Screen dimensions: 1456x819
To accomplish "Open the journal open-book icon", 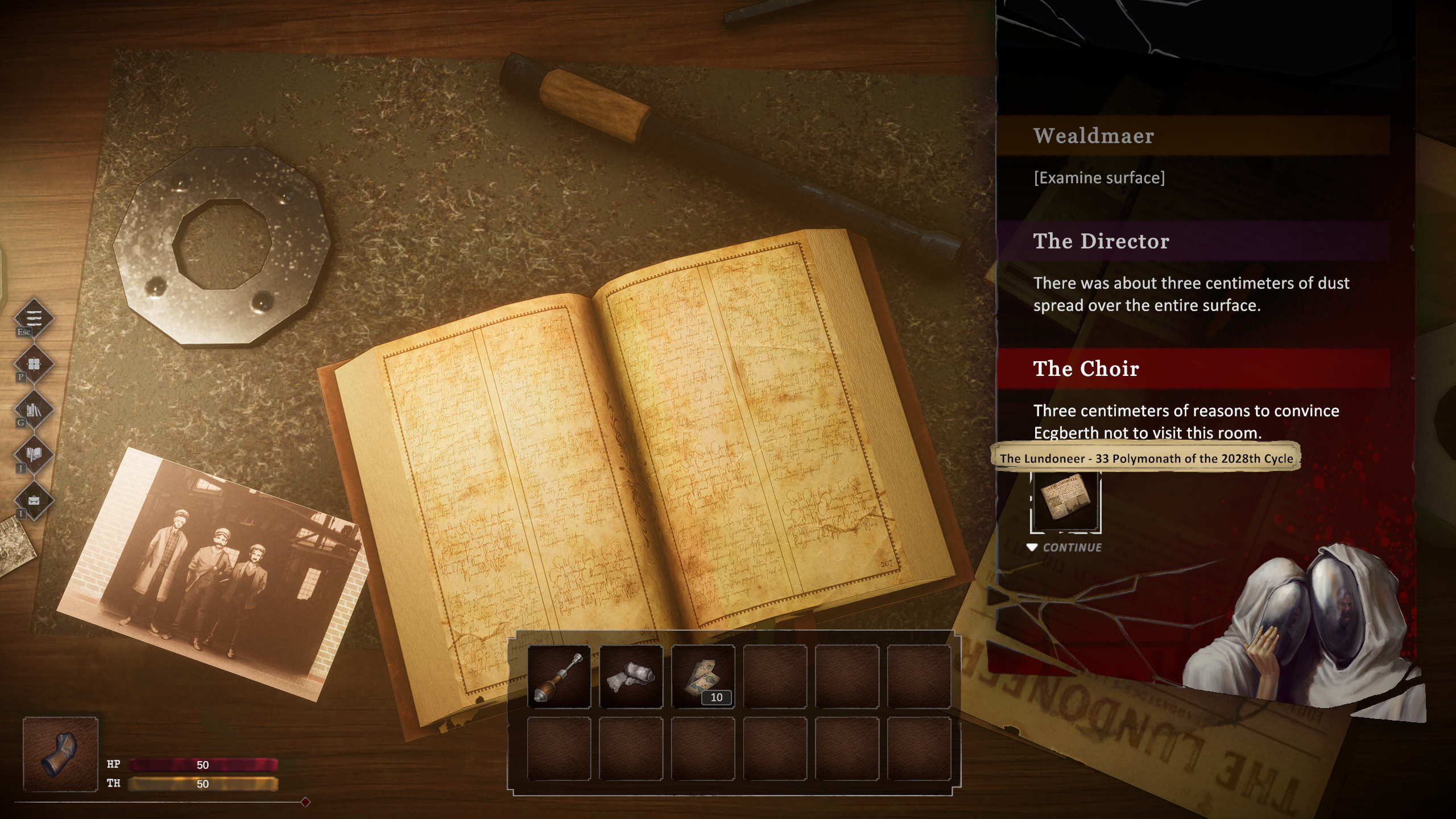I will pos(34,454).
